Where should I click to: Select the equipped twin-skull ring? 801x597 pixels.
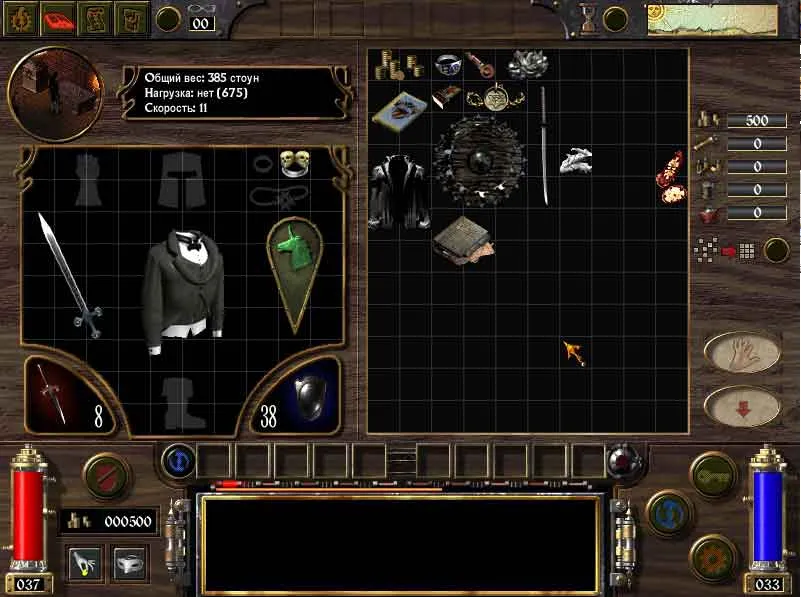293,160
